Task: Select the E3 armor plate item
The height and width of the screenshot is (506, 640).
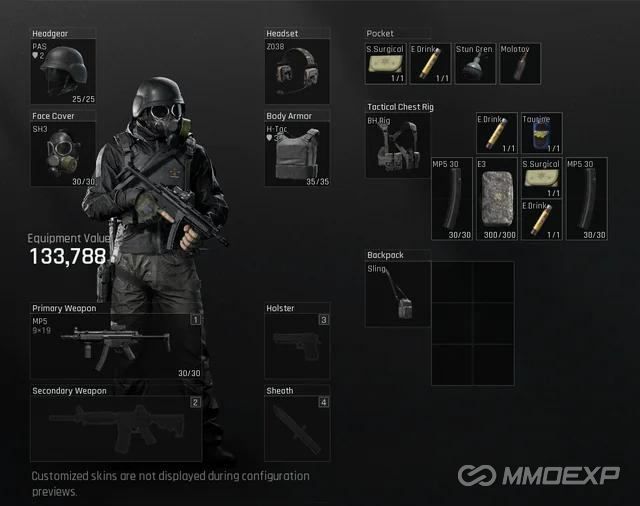Action: [x=497, y=198]
